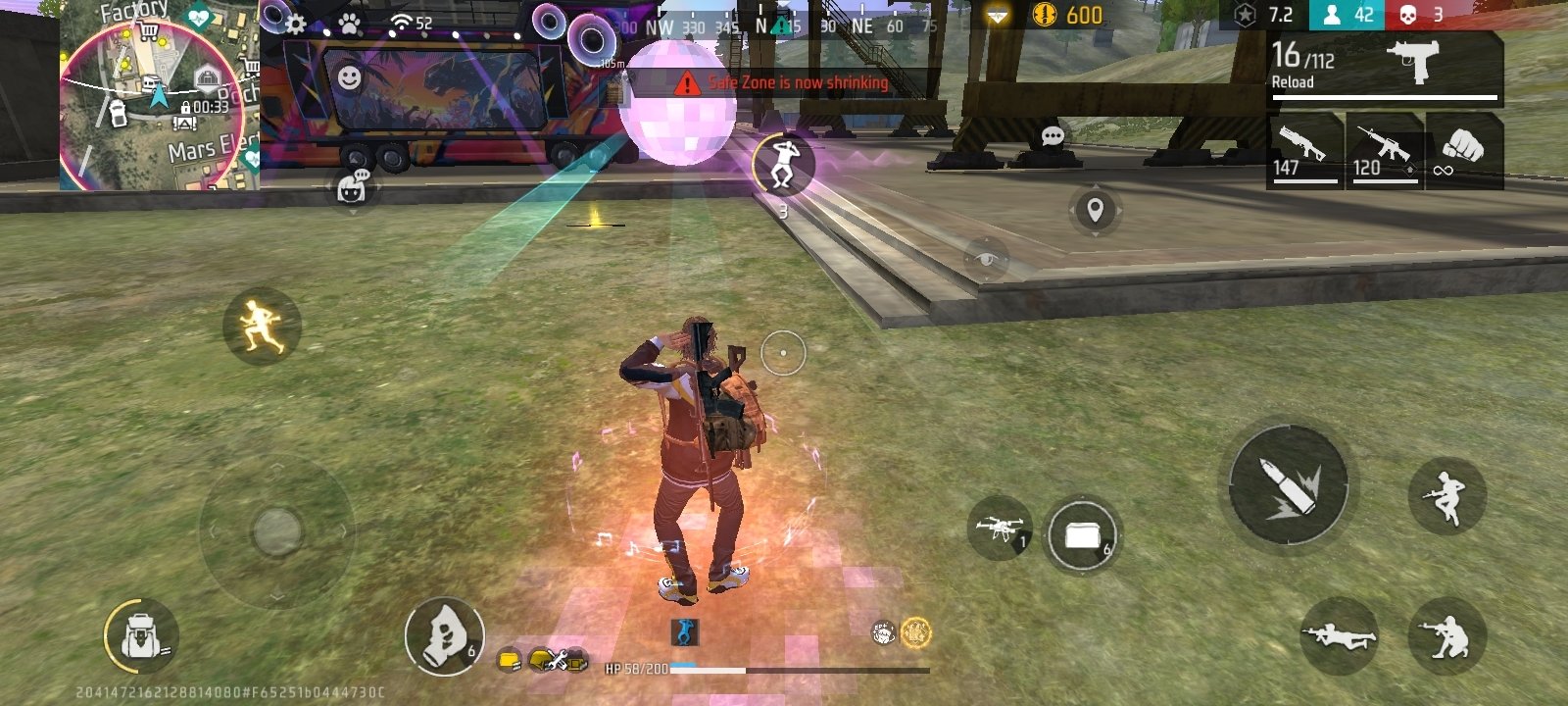Use the medkit item button
Viewport: 1568px width, 706px height.
(x=1081, y=535)
